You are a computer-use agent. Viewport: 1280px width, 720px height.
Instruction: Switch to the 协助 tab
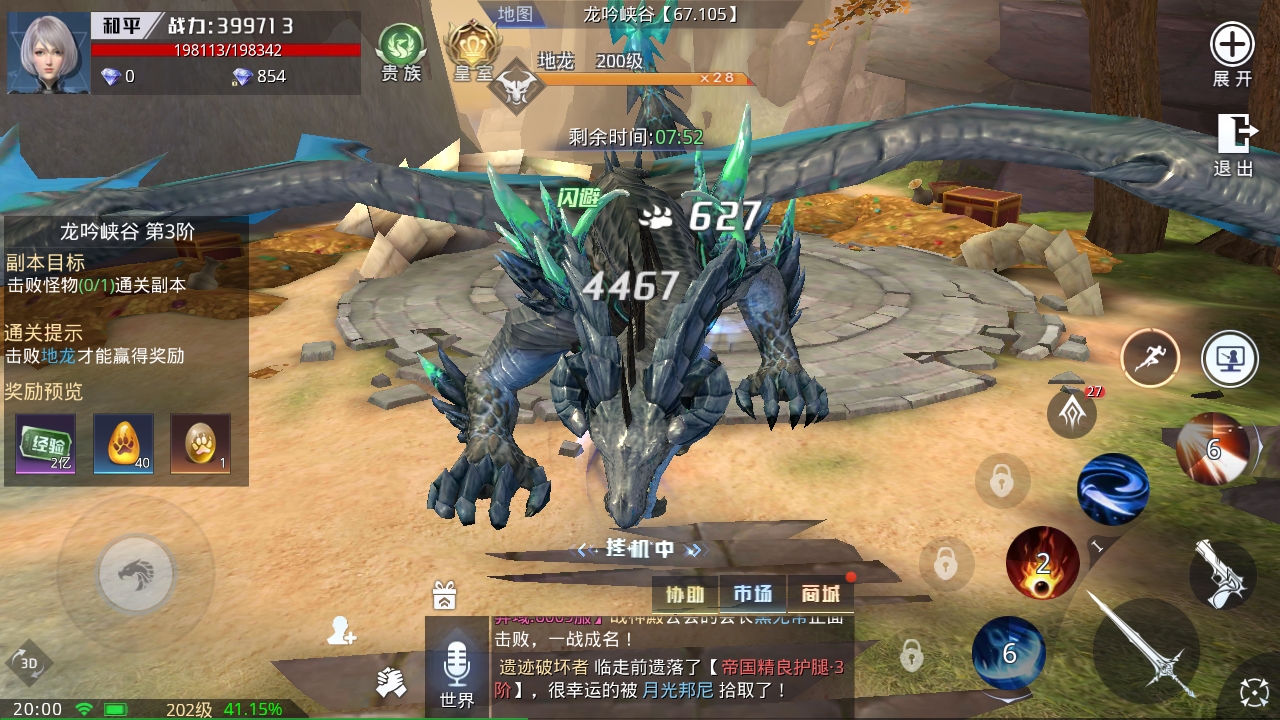pos(685,595)
